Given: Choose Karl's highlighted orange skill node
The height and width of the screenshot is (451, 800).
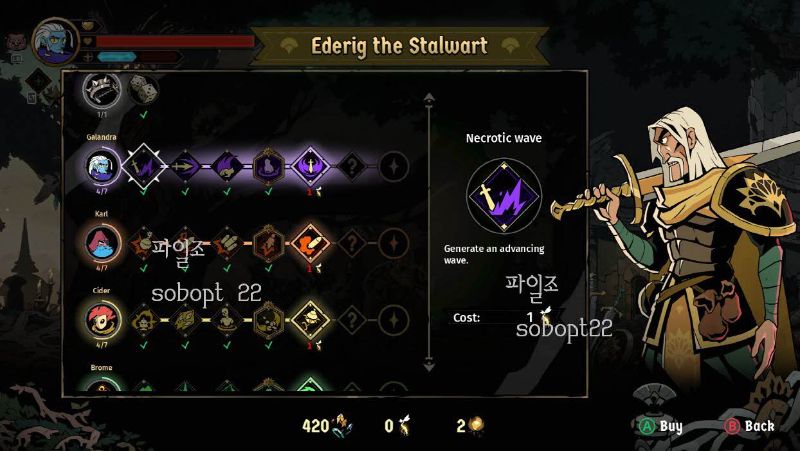Looking at the screenshot, I should 309,241.
